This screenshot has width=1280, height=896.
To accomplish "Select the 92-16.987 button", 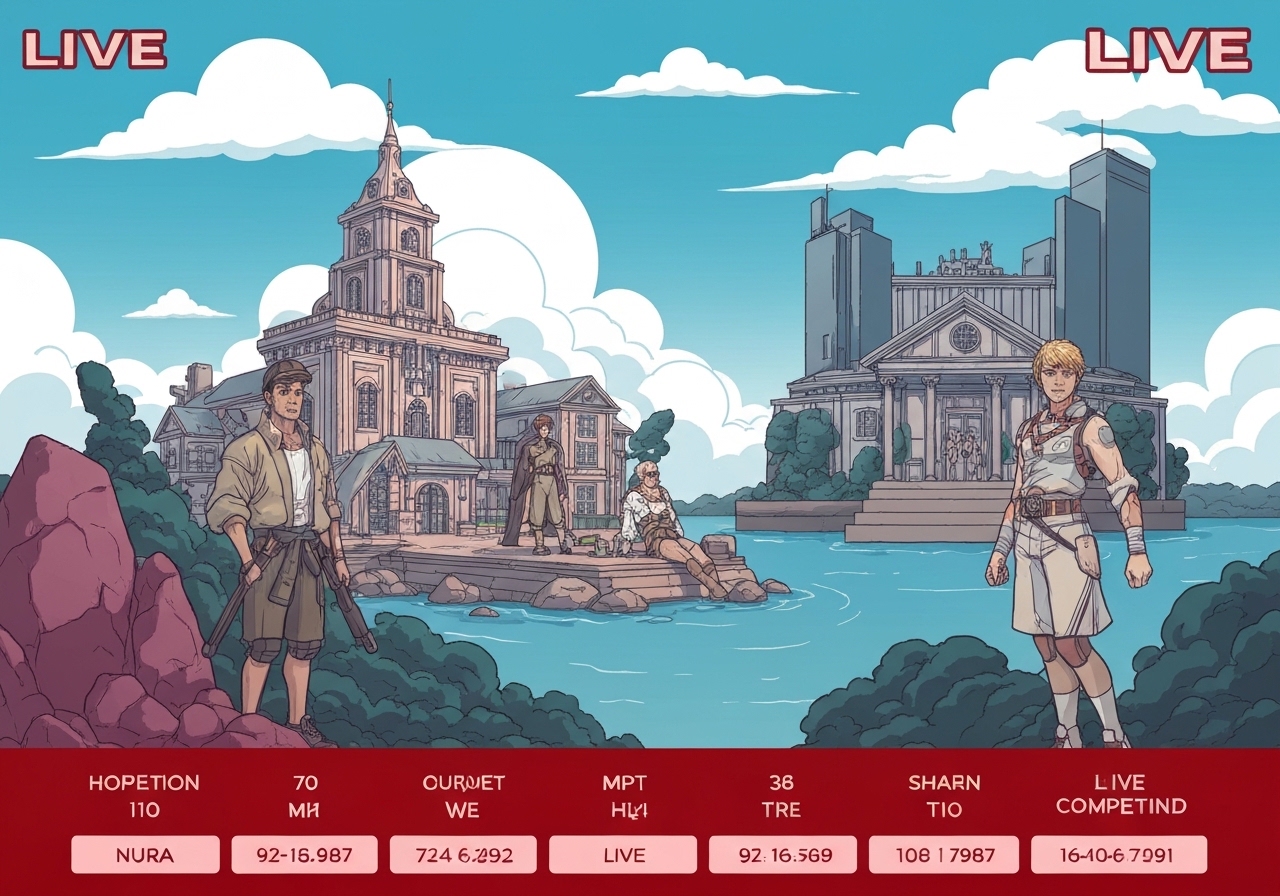I will pos(304,855).
